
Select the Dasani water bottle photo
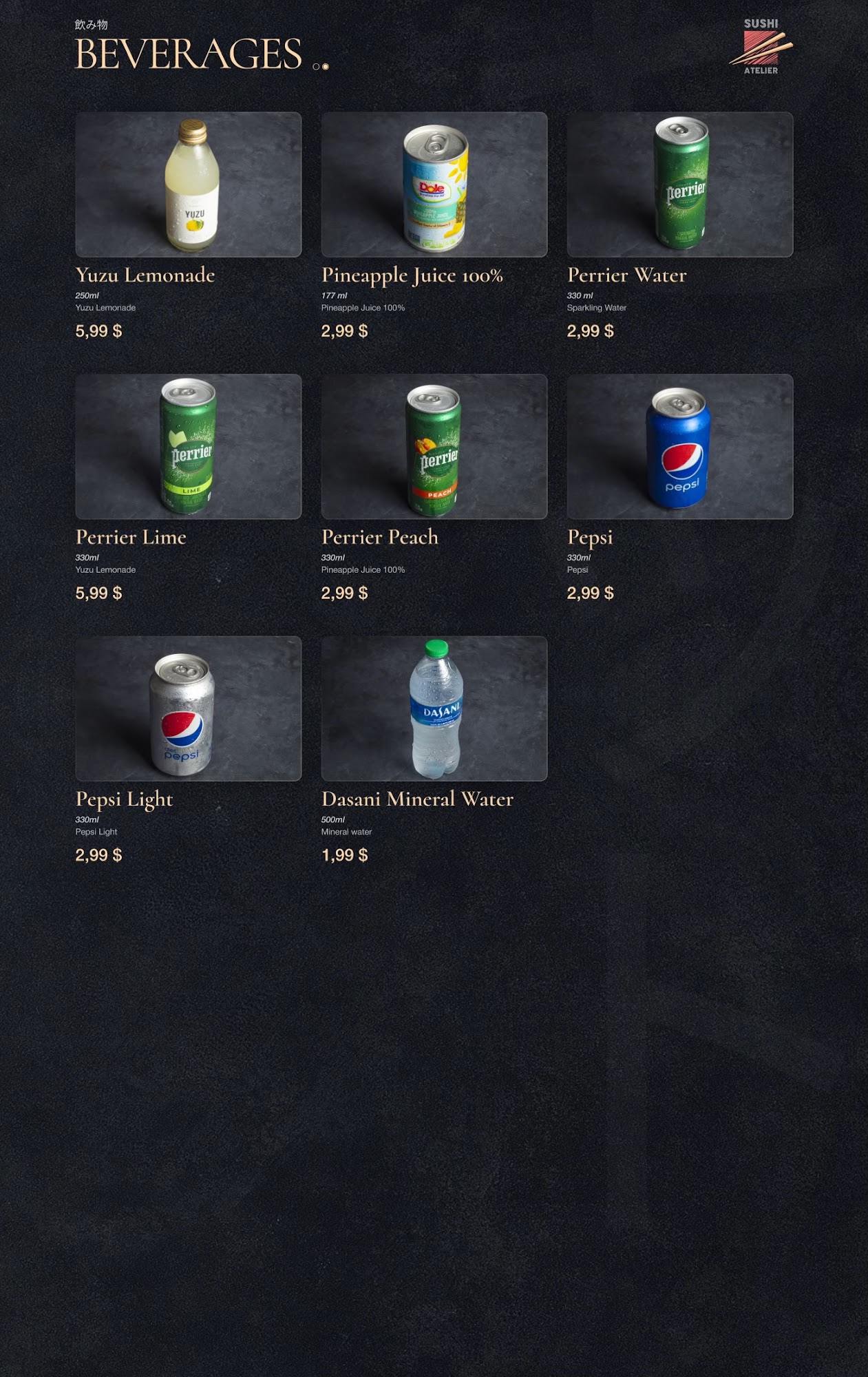[434, 708]
